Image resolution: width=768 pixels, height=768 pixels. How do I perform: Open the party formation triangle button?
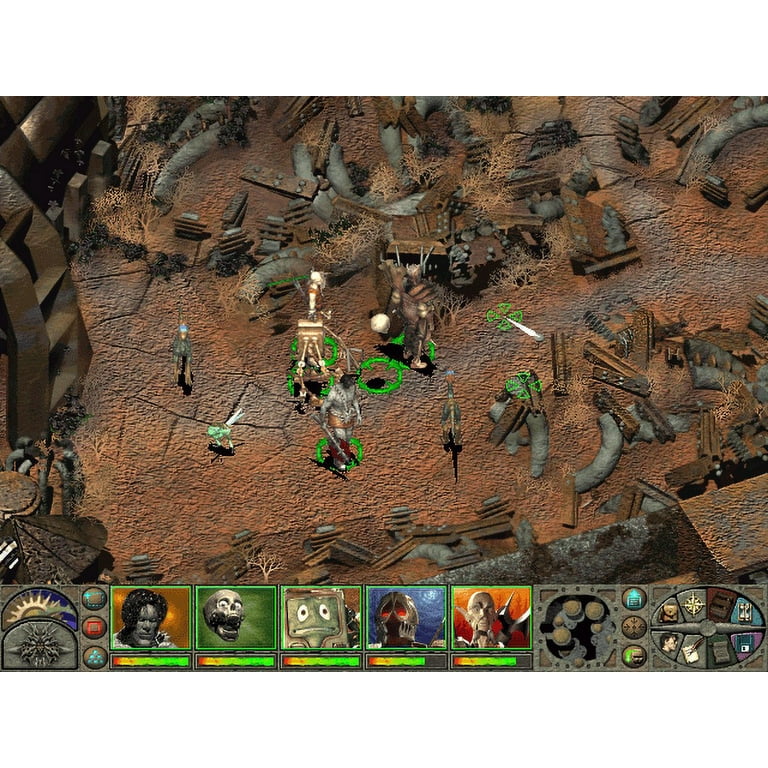coord(95,656)
